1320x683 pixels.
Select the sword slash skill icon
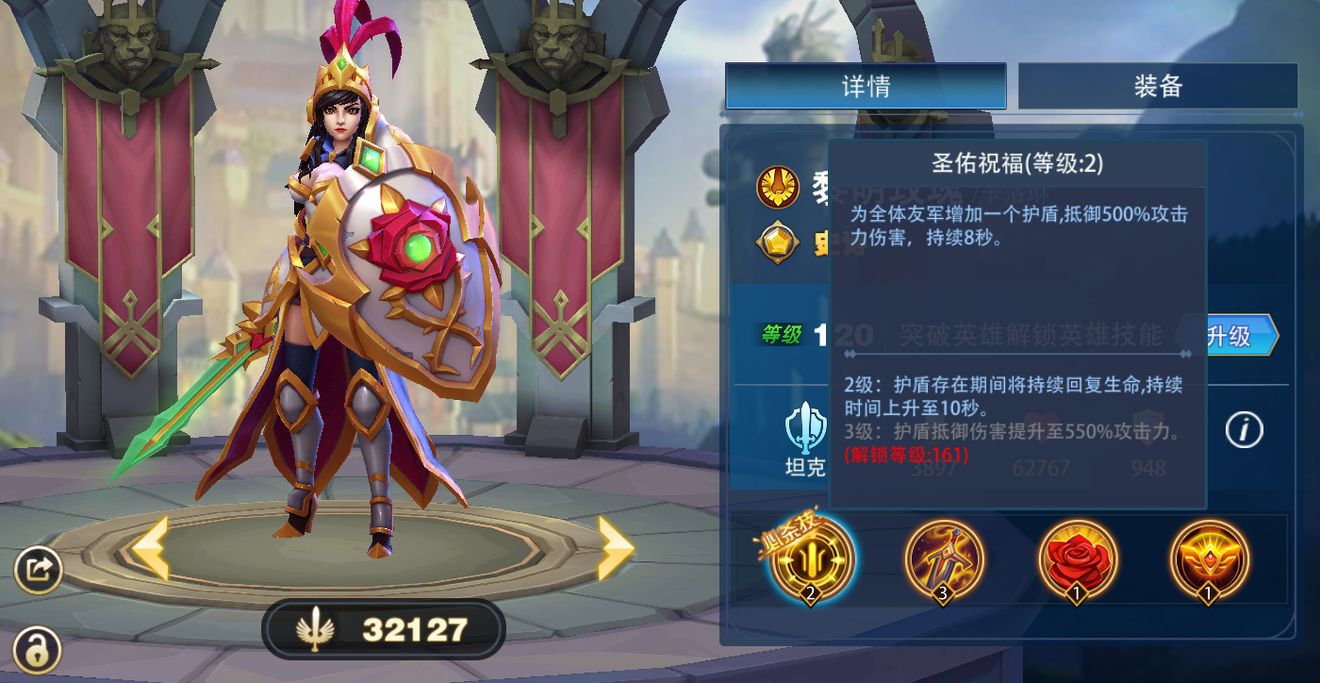coord(944,560)
